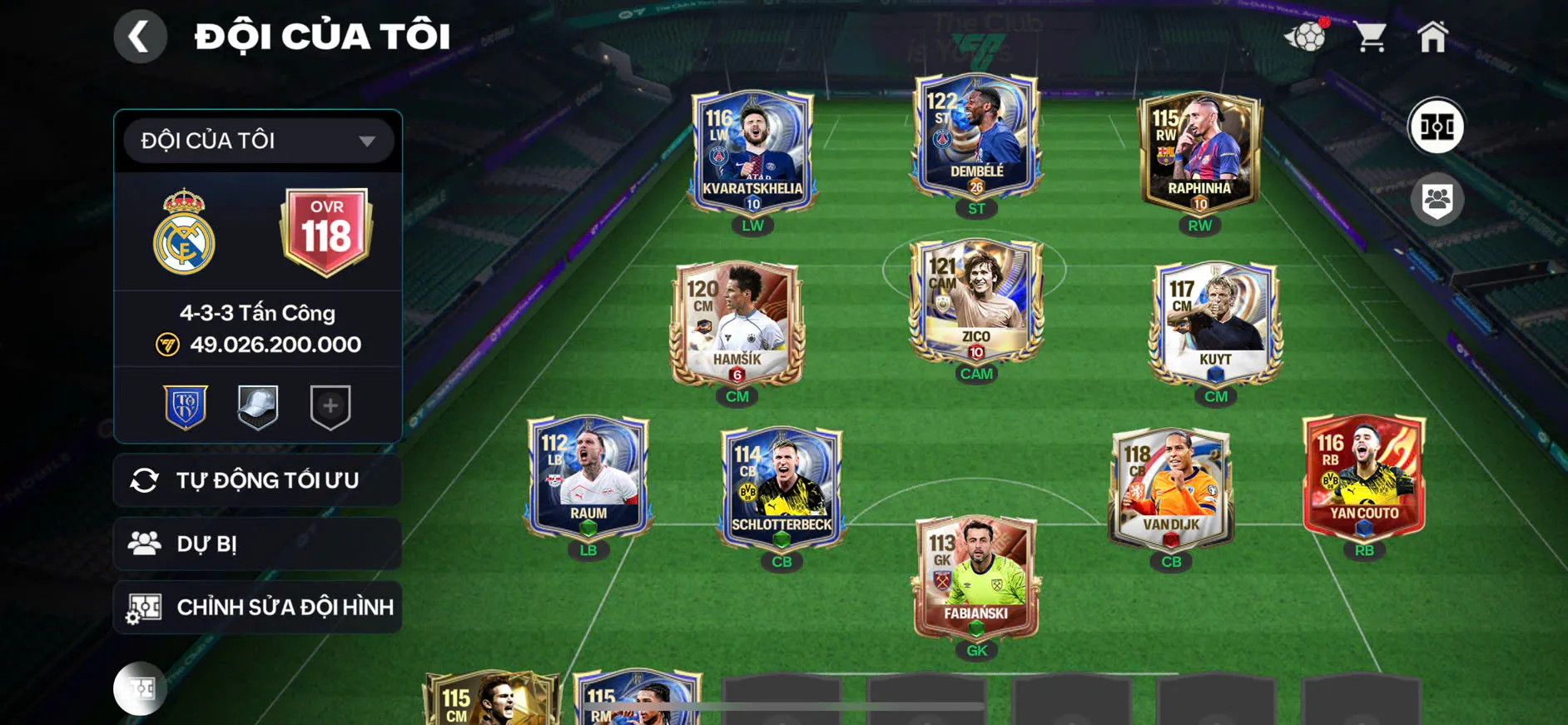Open the empty plus badge slot

(x=330, y=406)
